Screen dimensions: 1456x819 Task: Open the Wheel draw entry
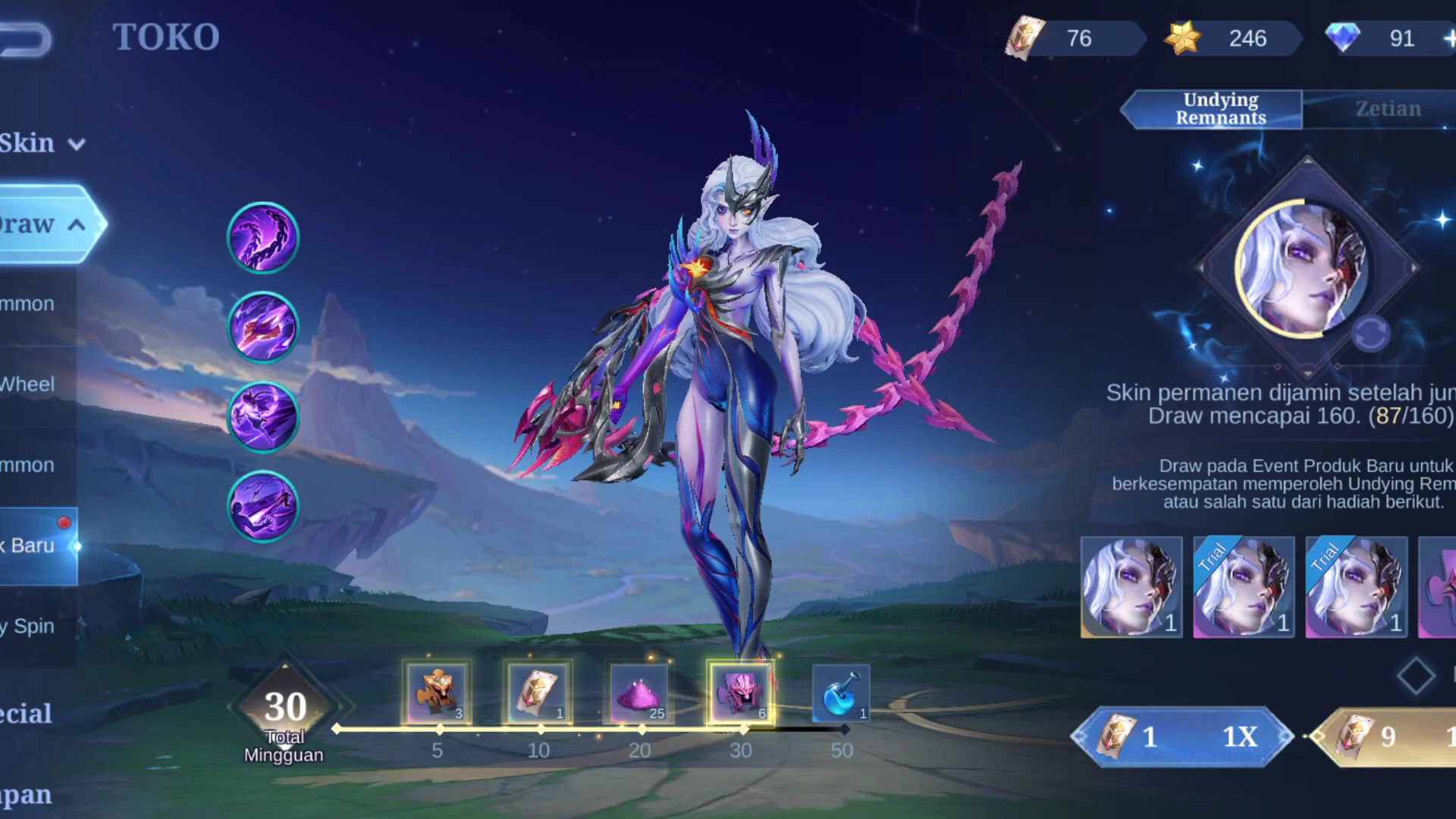pyautogui.click(x=27, y=384)
